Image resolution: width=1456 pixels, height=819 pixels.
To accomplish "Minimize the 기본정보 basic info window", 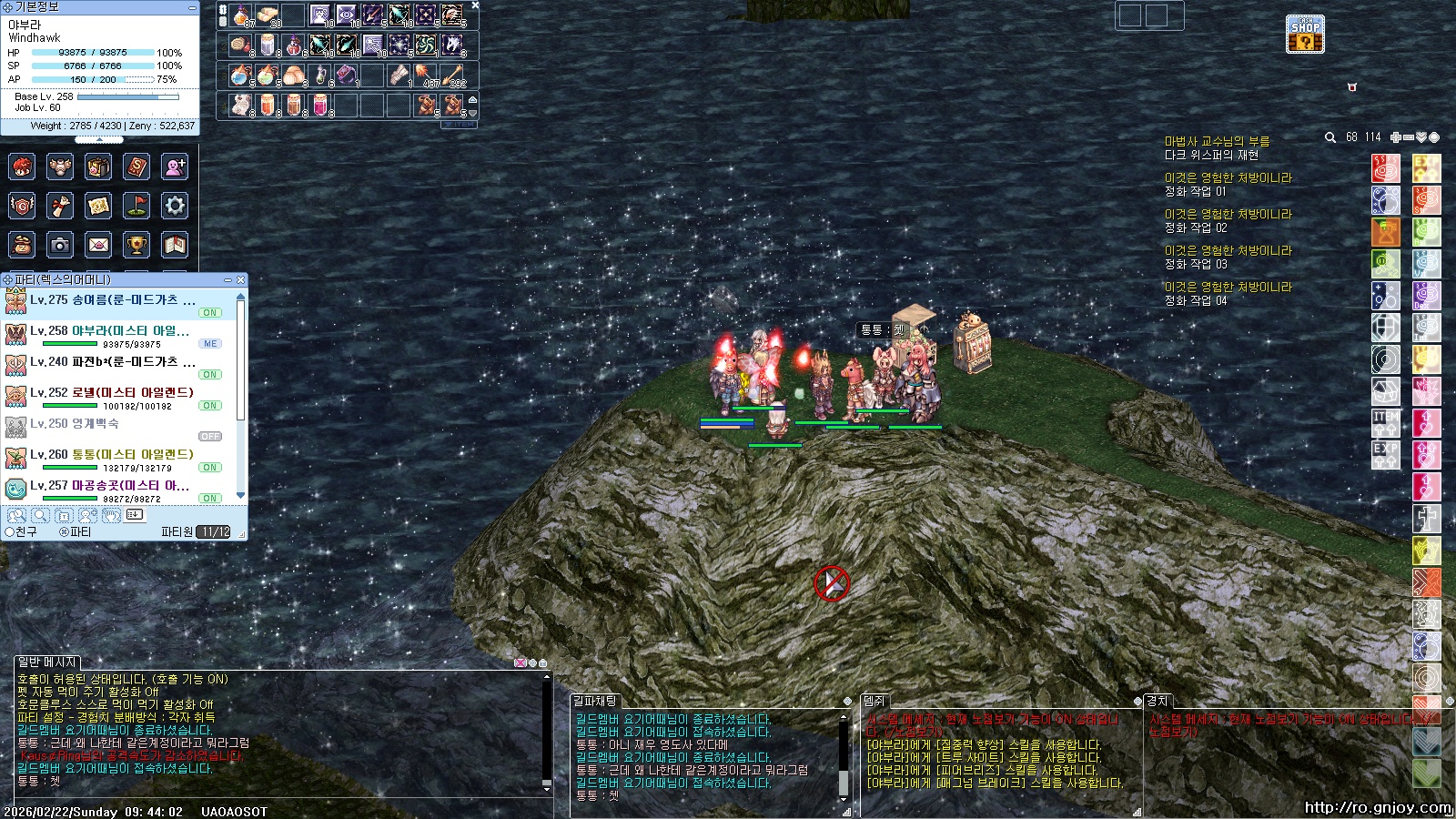I will (x=191, y=7).
